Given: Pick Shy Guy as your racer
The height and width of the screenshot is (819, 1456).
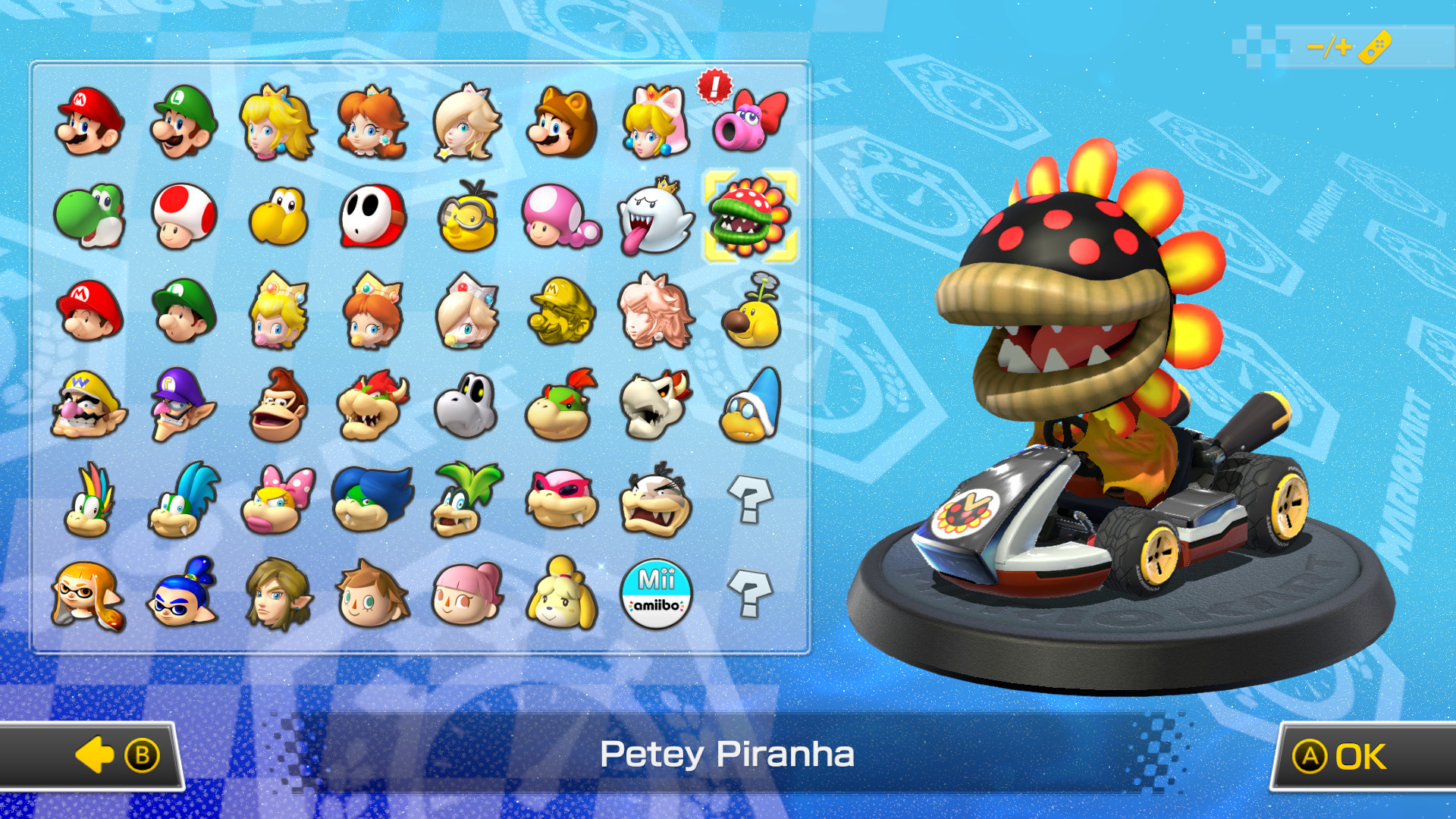Looking at the screenshot, I should 372,218.
